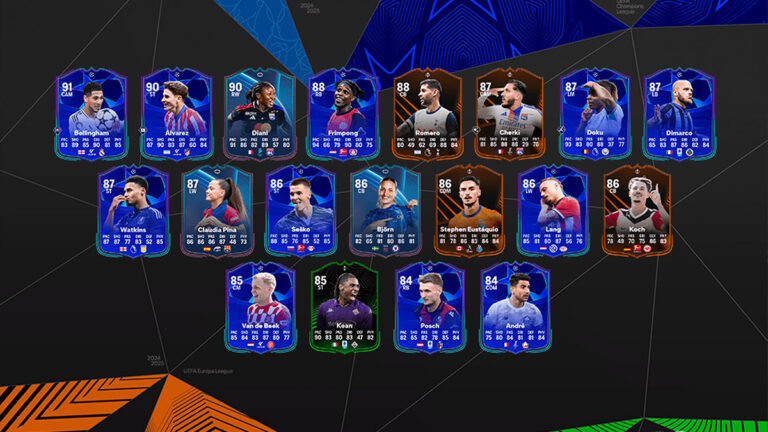Select the Watkins player card
This screenshot has height=432, width=768.
(x=135, y=210)
